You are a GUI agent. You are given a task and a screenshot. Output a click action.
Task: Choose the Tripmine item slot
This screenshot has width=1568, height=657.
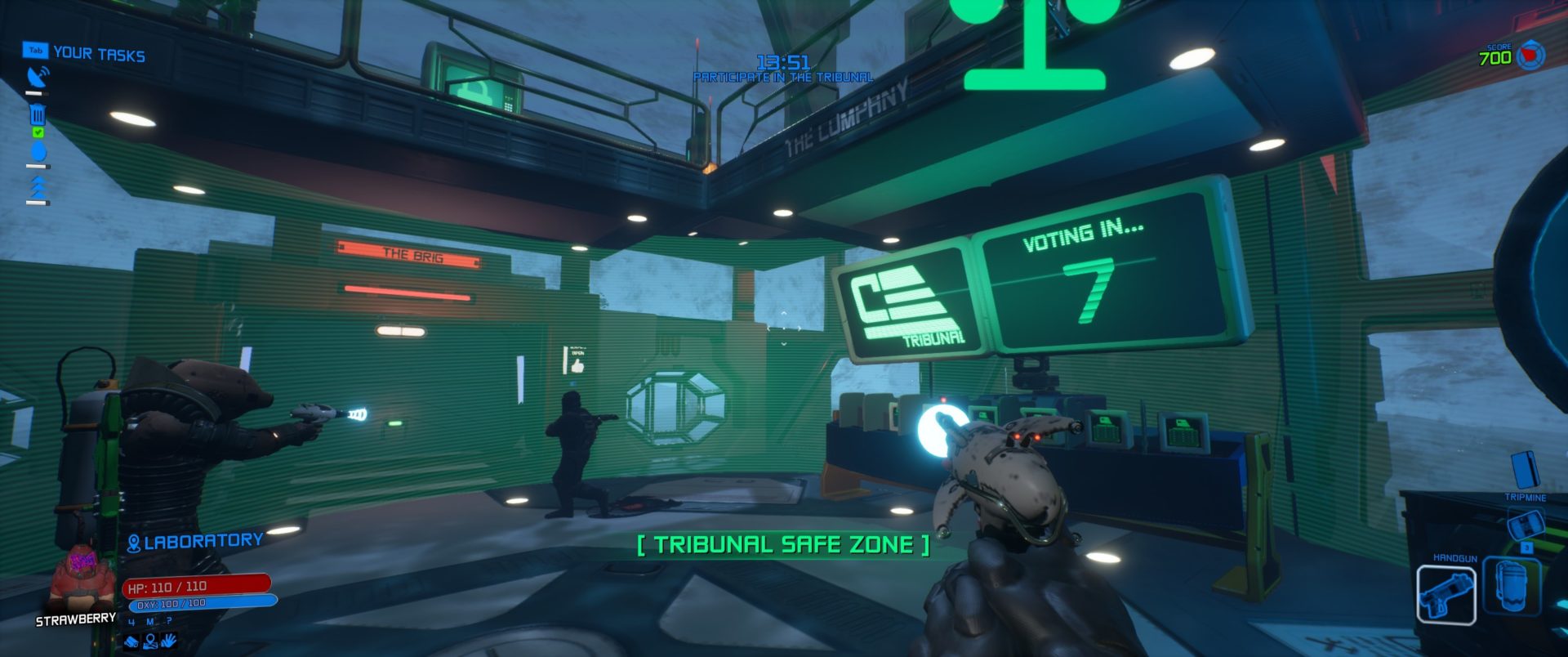(1525, 524)
